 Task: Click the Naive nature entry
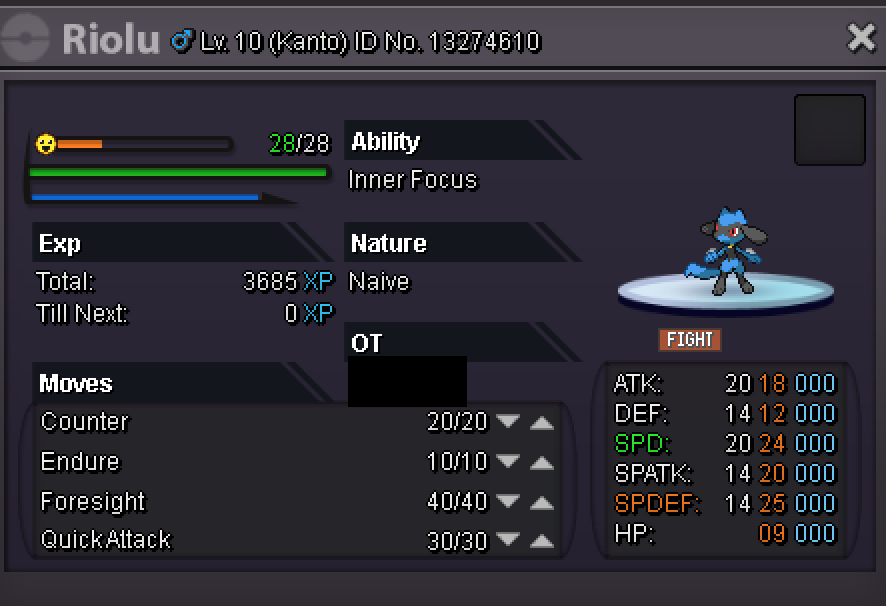point(379,282)
